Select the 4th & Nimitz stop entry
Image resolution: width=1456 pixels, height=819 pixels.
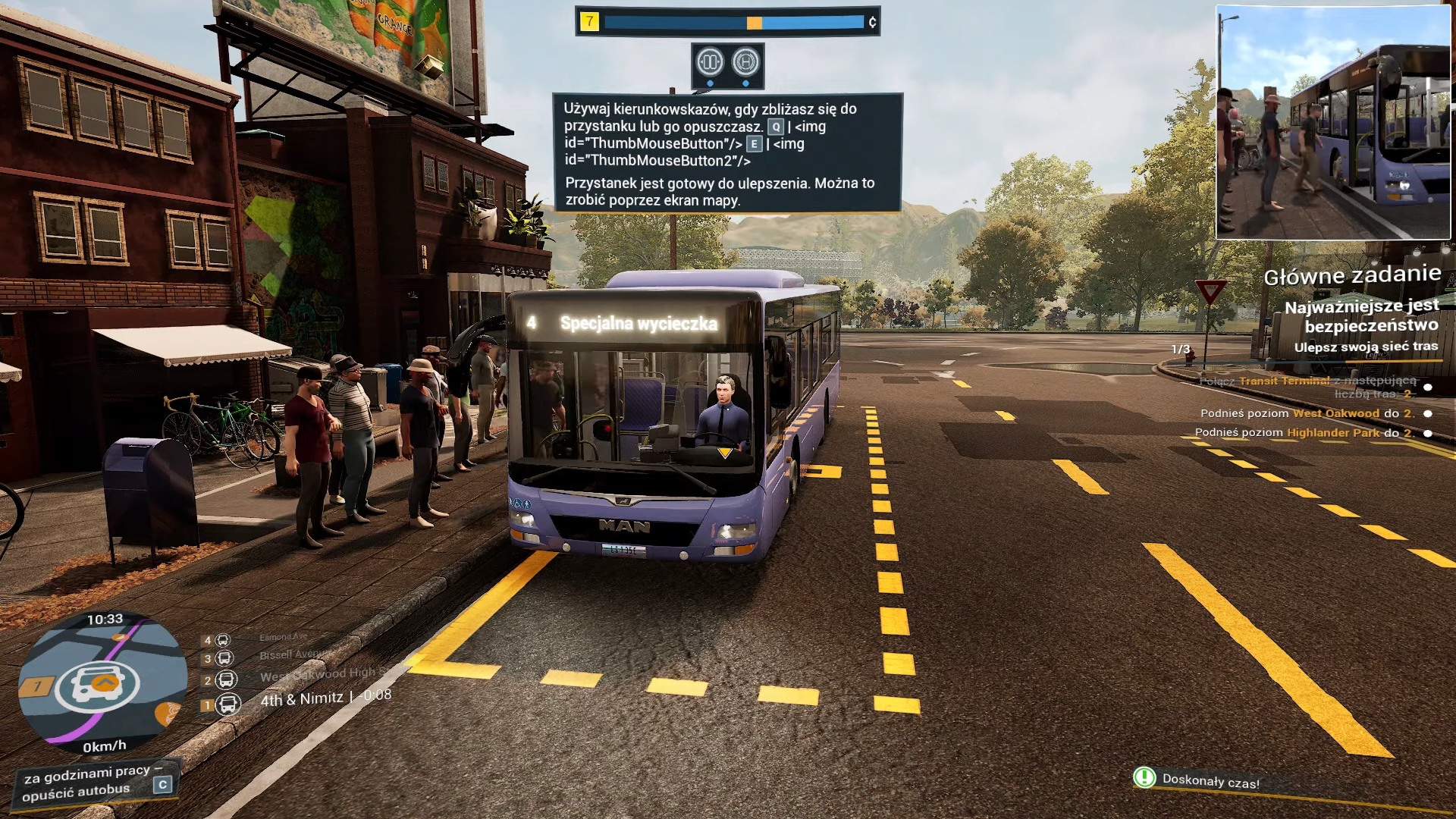point(301,699)
